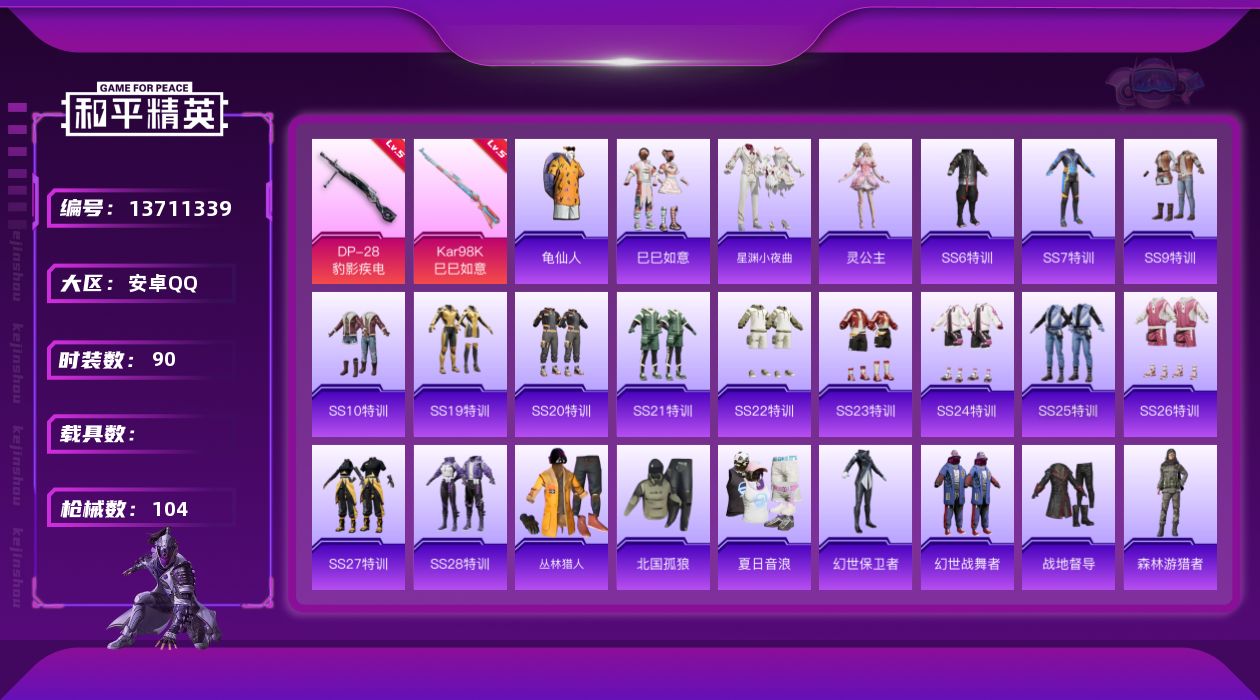Open the SS26特训 pink outfit card

tap(1170, 364)
